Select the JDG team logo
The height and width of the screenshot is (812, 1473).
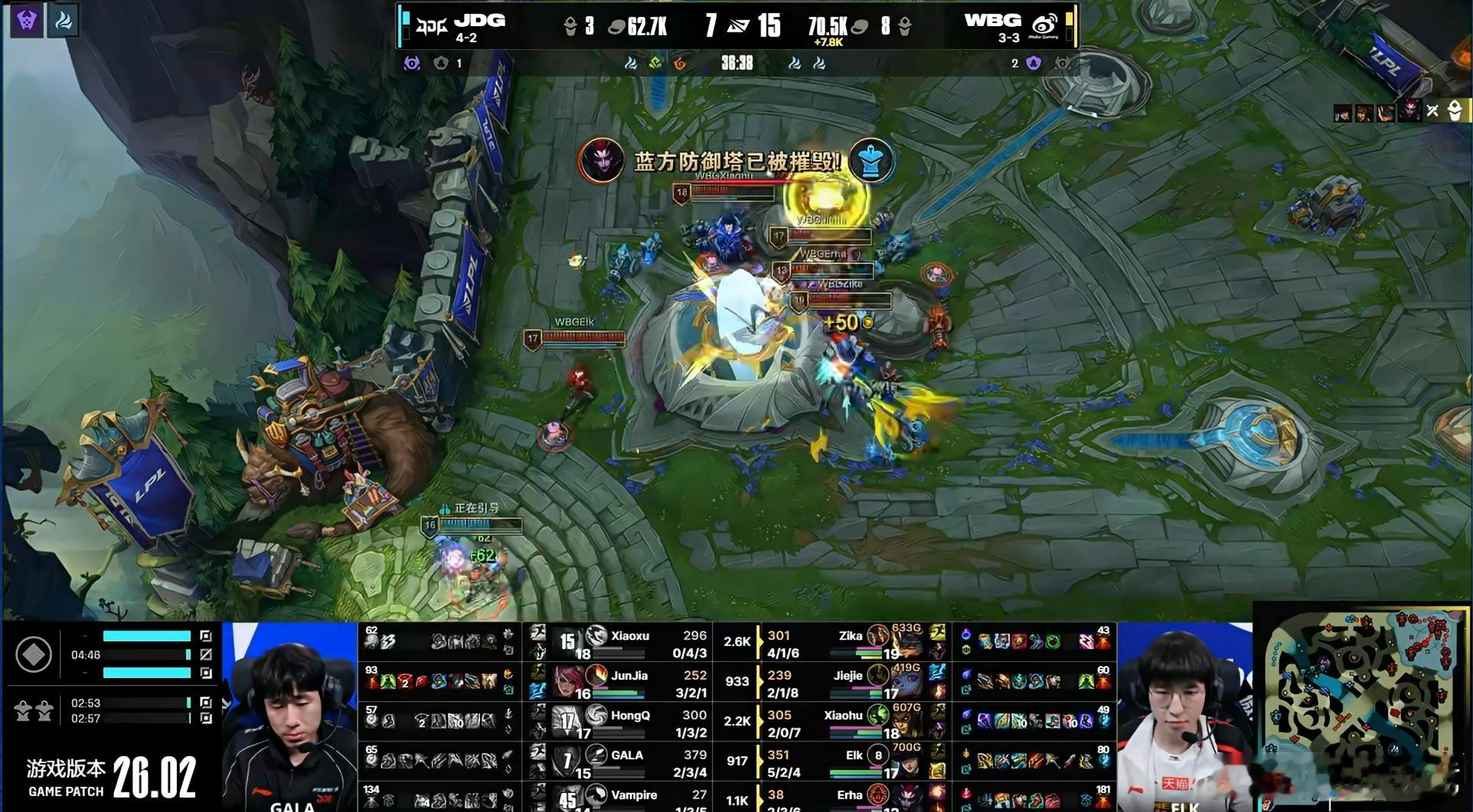tap(432, 23)
